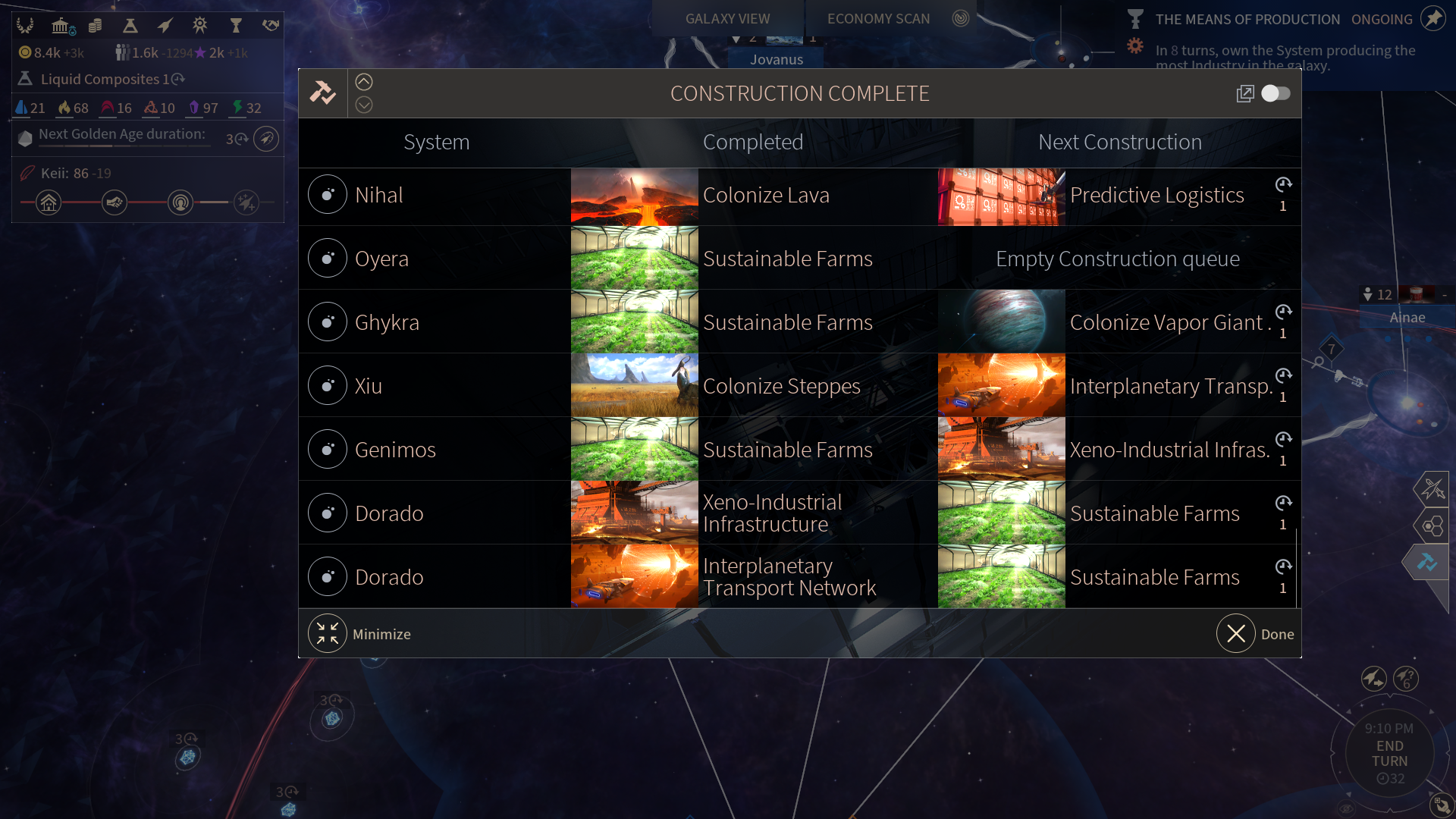The width and height of the screenshot is (1456, 819).
Task: Open the Genimos system entry
Action: [394, 450]
